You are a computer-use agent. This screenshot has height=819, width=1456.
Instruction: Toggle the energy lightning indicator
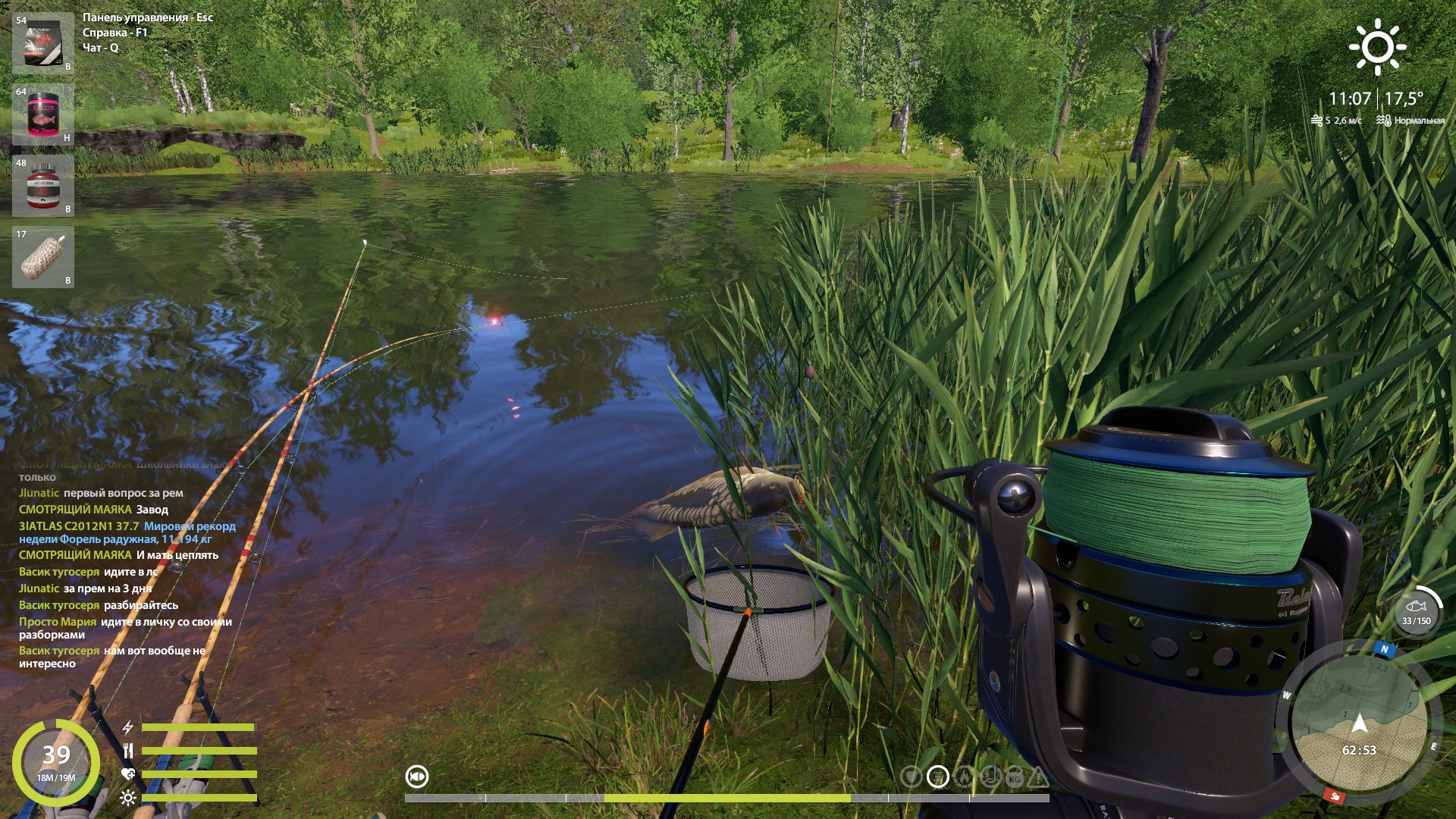(127, 729)
